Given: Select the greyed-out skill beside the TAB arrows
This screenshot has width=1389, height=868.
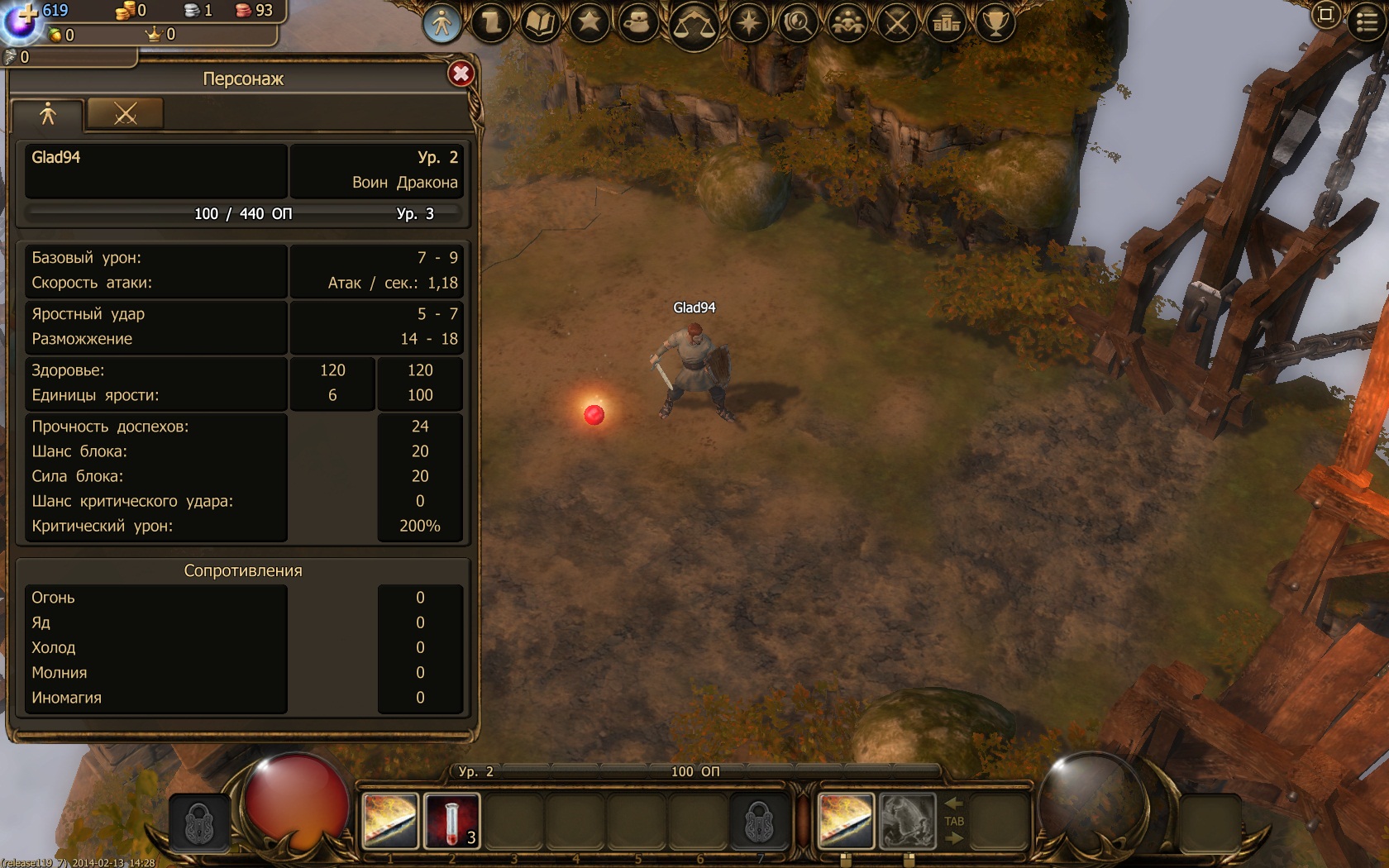Looking at the screenshot, I should click(x=907, y=821).
